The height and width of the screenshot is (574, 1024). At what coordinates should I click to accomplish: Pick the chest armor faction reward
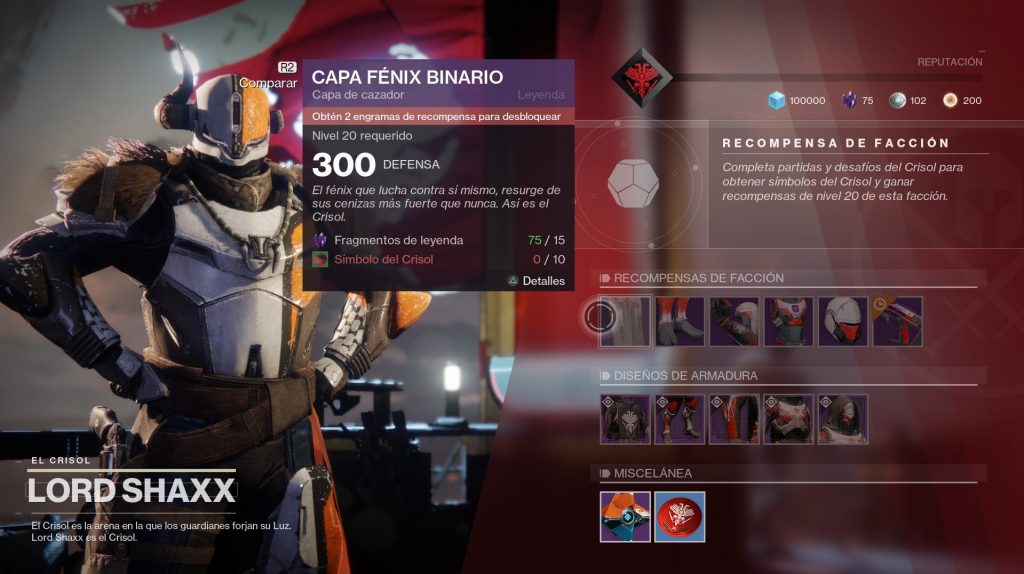pyautogui.click(x=788, y=321)
